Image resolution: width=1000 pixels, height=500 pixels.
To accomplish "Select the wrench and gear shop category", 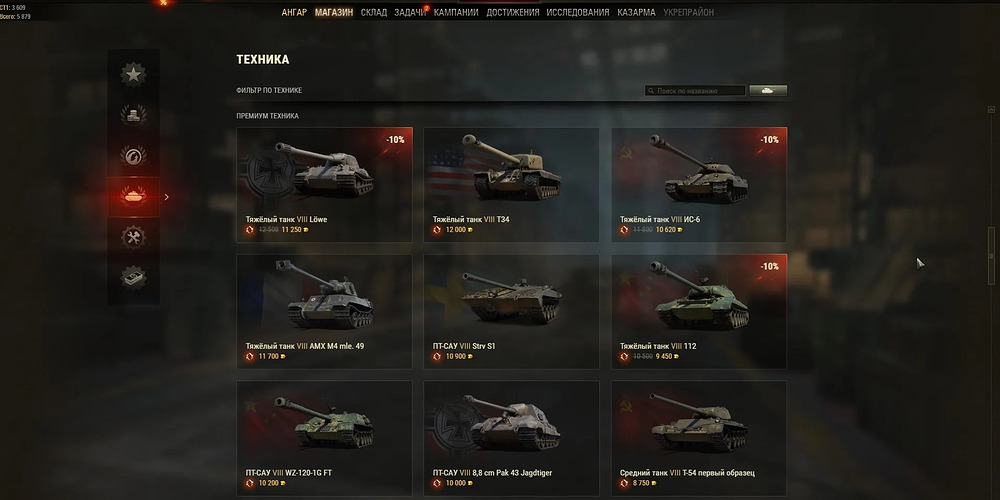I will click(x=133, y=237).
